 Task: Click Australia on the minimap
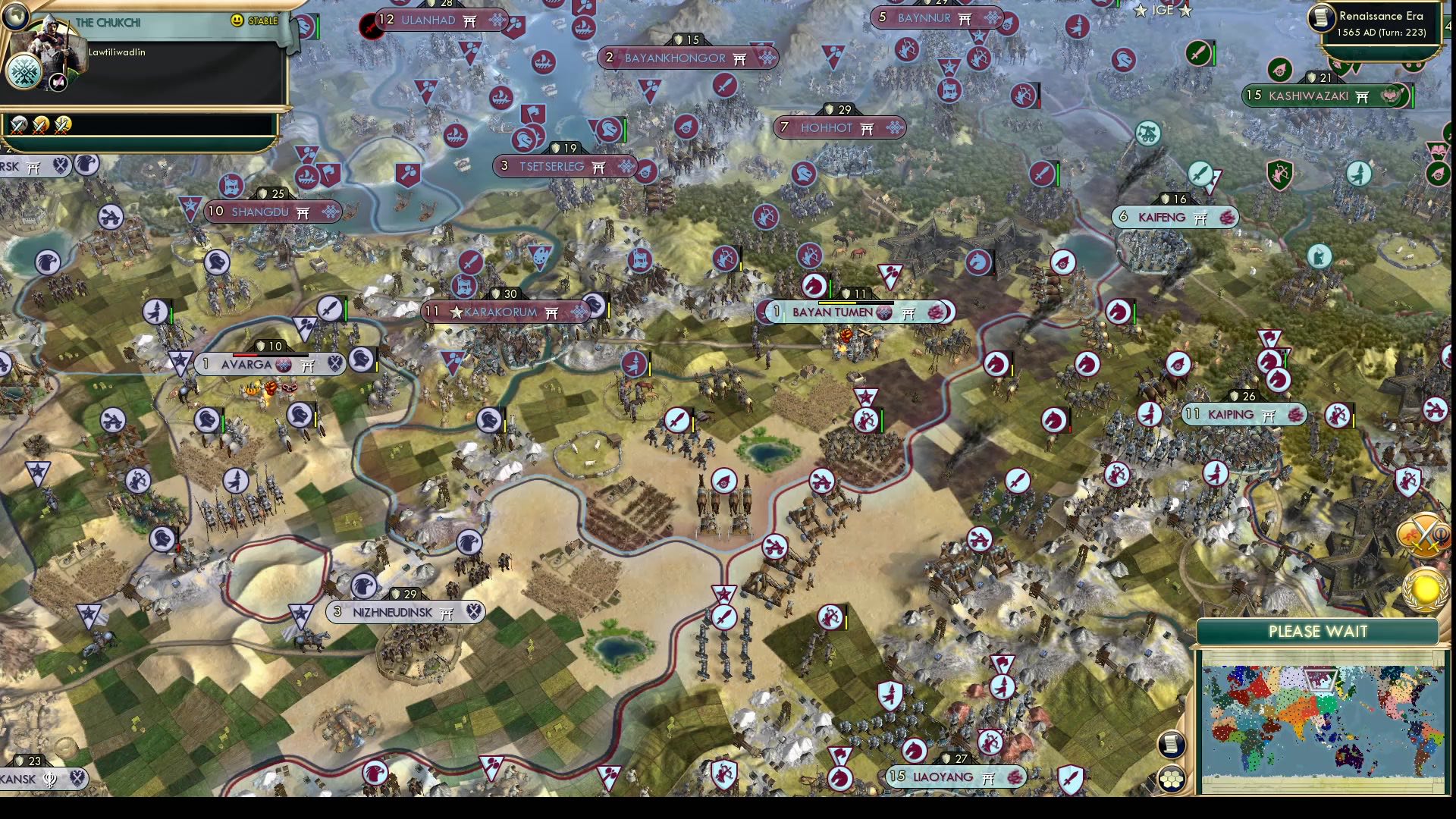(1348, 758)
